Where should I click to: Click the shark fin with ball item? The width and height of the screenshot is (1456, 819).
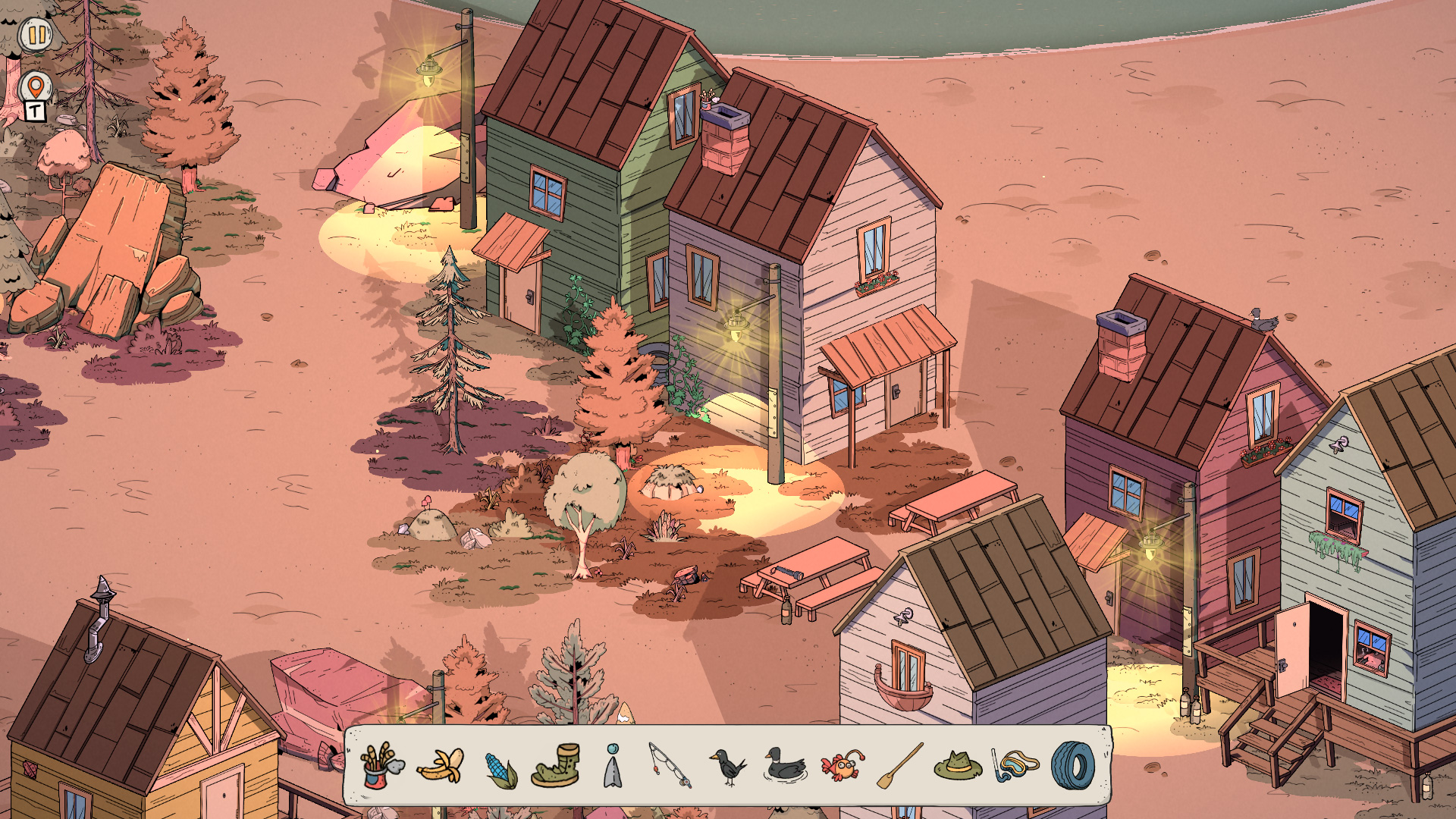613,766
